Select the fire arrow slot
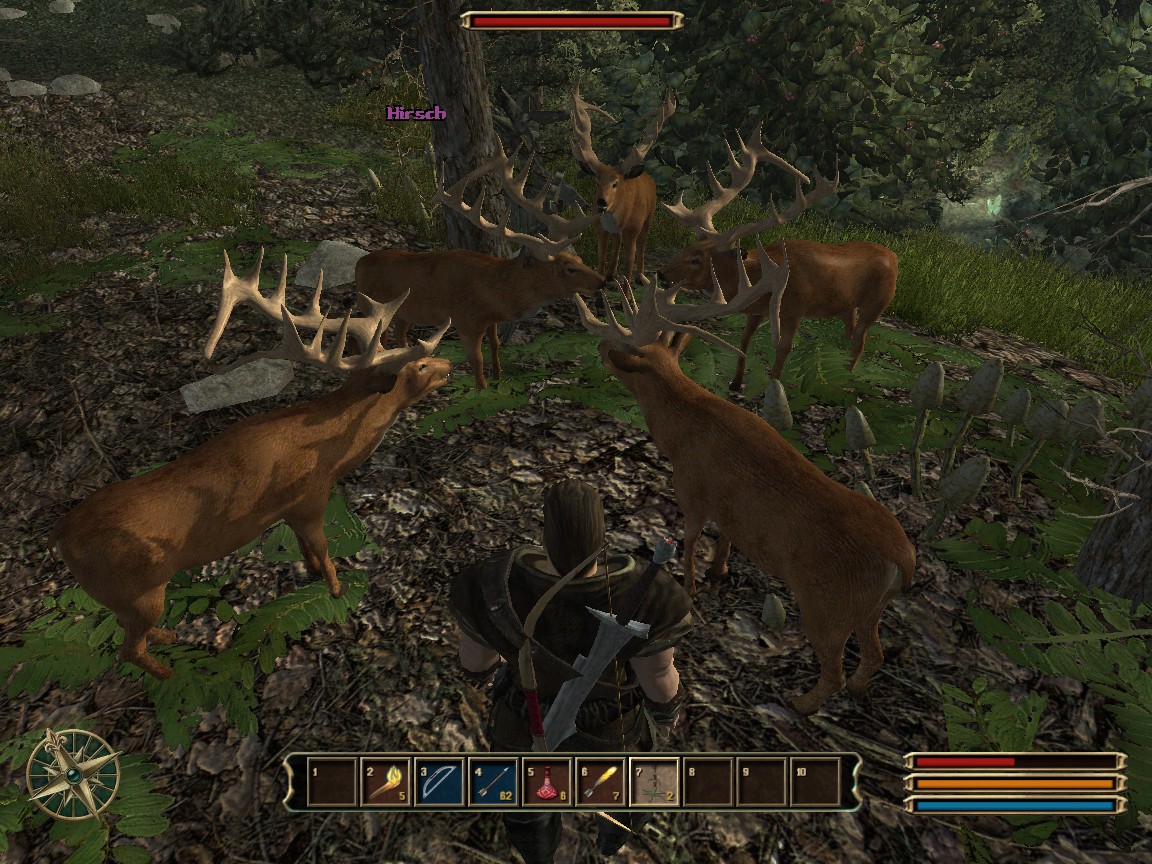Viewport: 1152px width, 864px height. pos(602,781)
